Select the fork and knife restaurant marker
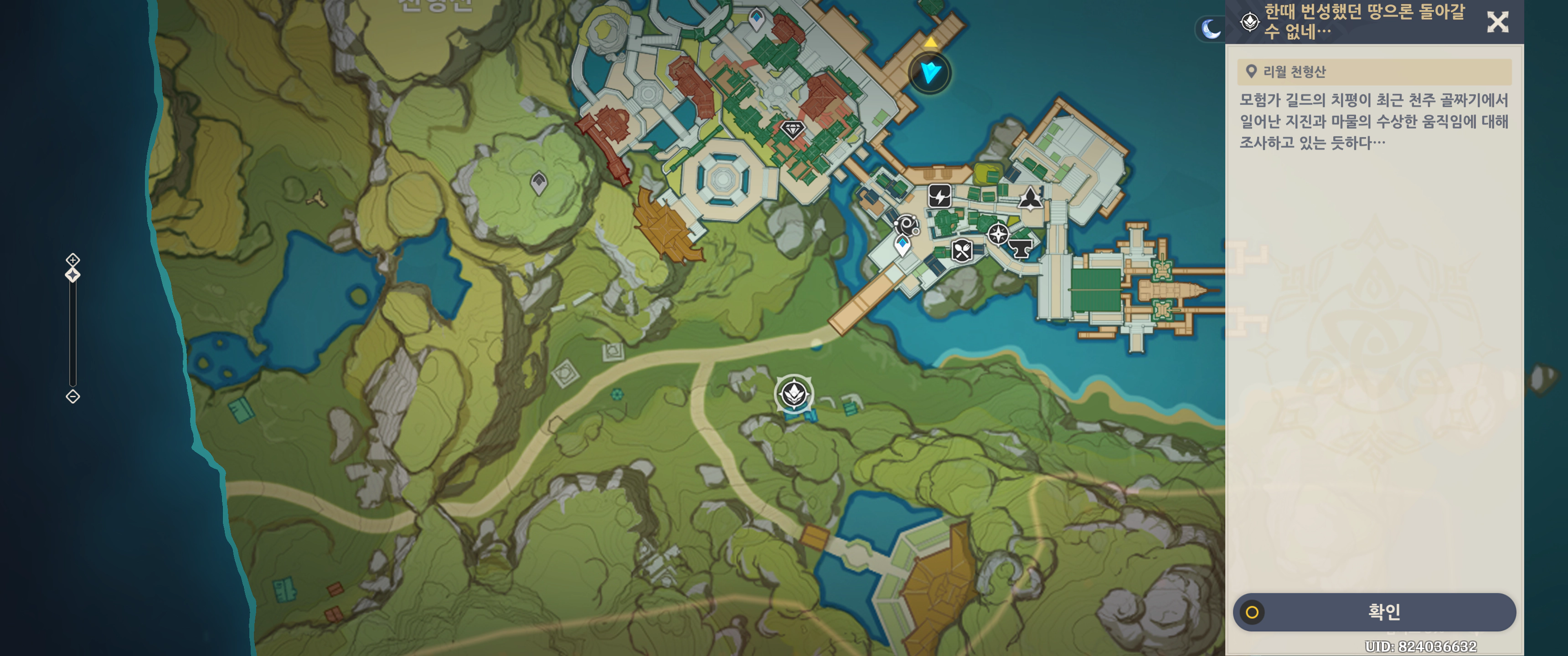 962,250
